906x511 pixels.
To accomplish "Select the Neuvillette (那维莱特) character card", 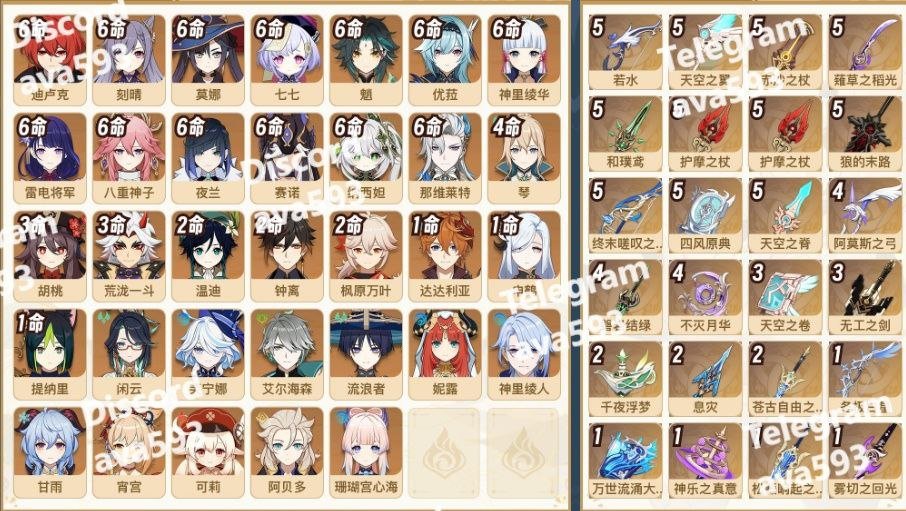I will coord(443,154).
